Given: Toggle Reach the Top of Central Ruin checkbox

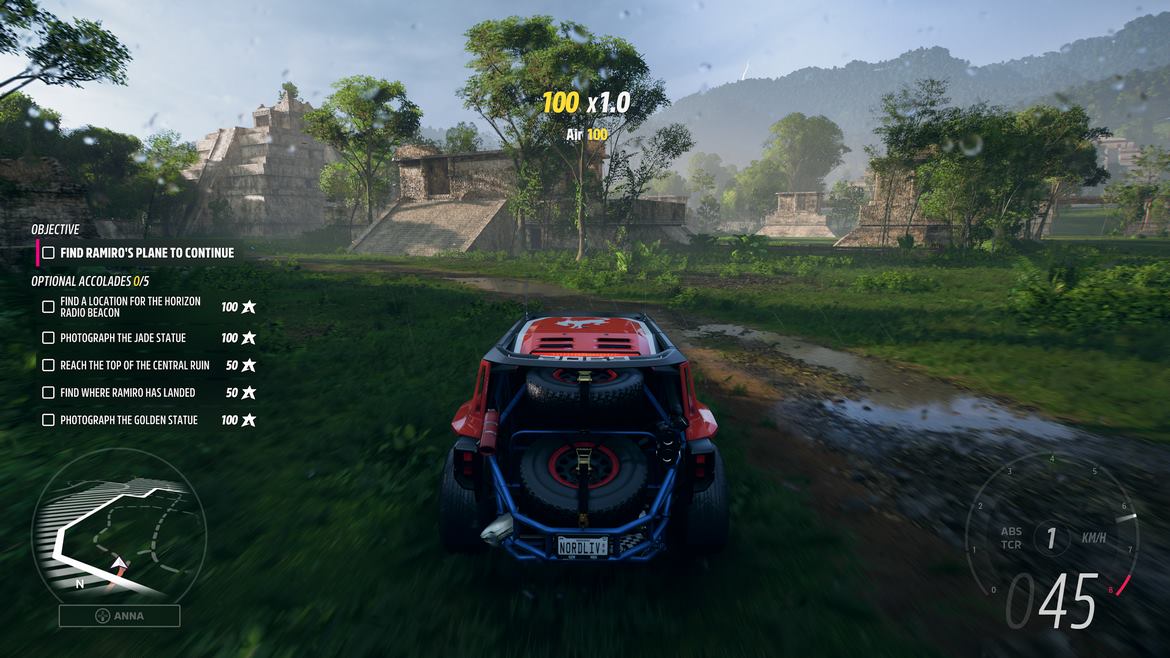Looking at the screenshot, I should [48, 366].
